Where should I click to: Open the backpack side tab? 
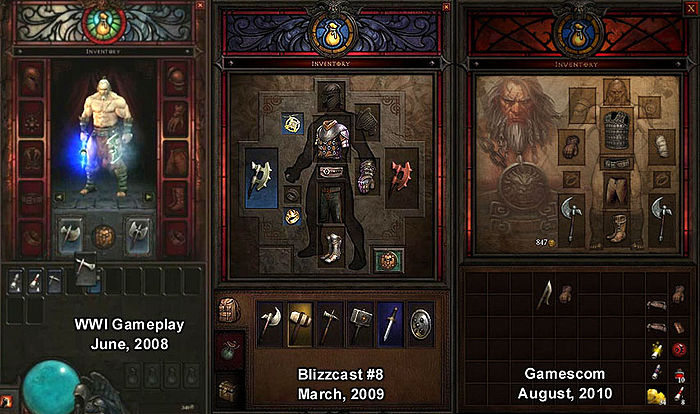click(x=227, y=311)
